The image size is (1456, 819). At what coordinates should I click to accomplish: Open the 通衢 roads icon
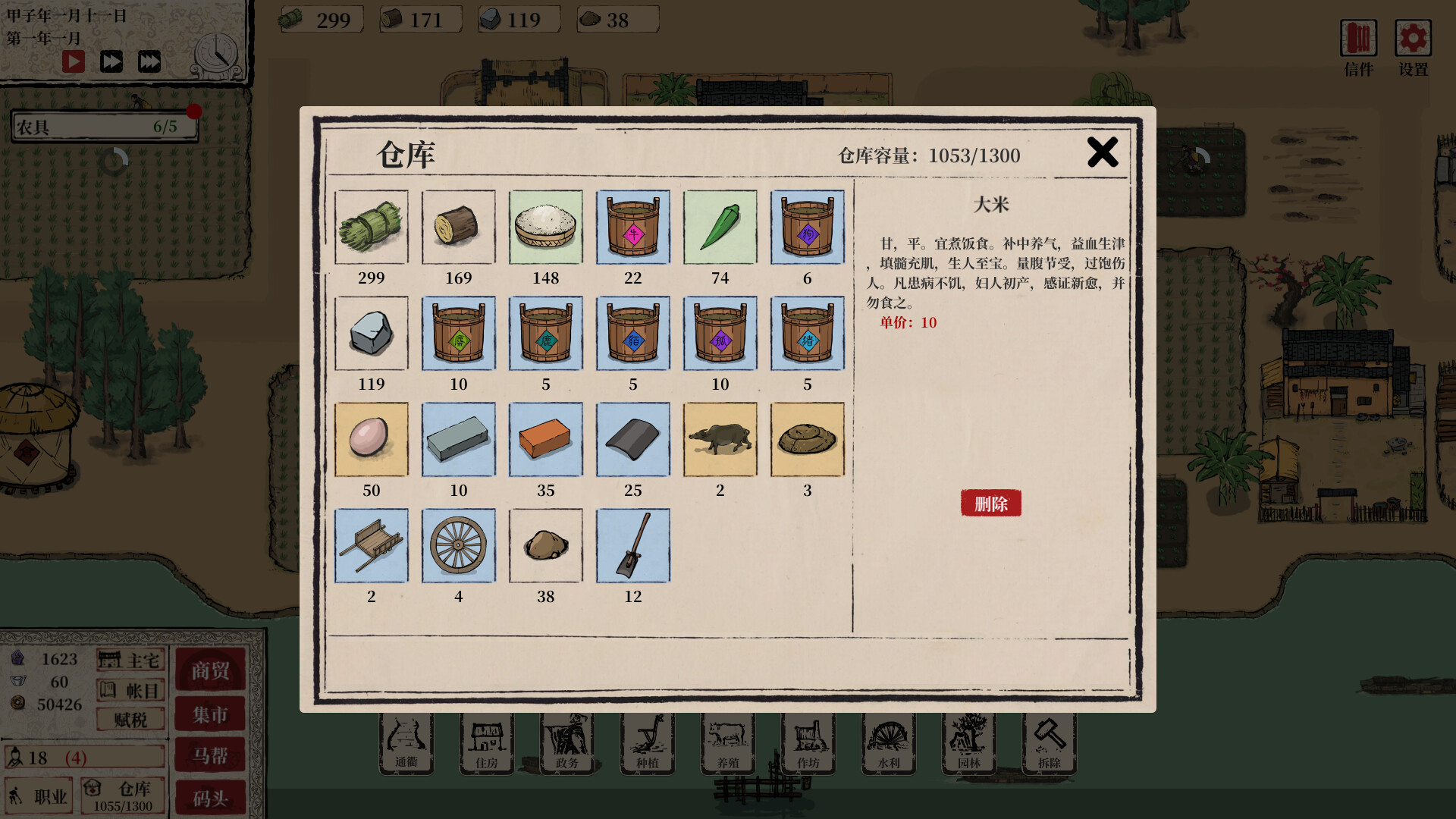pyautogui.click(x=406, y=743)
